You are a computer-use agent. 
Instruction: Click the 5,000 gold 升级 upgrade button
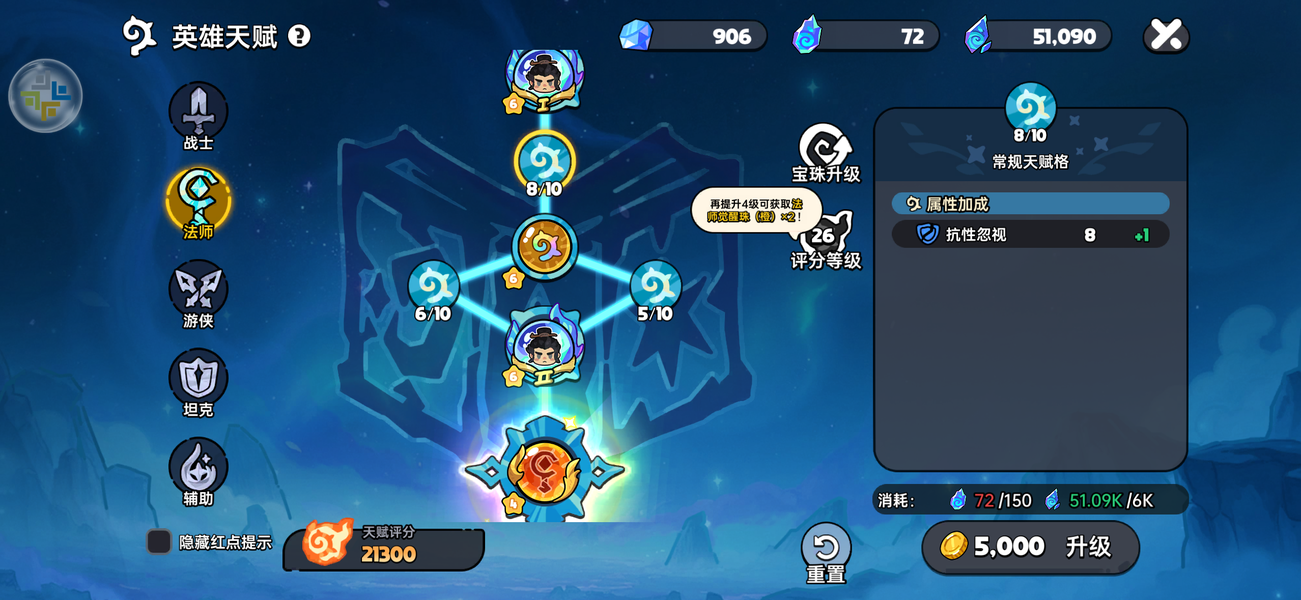coord(1030,546)
